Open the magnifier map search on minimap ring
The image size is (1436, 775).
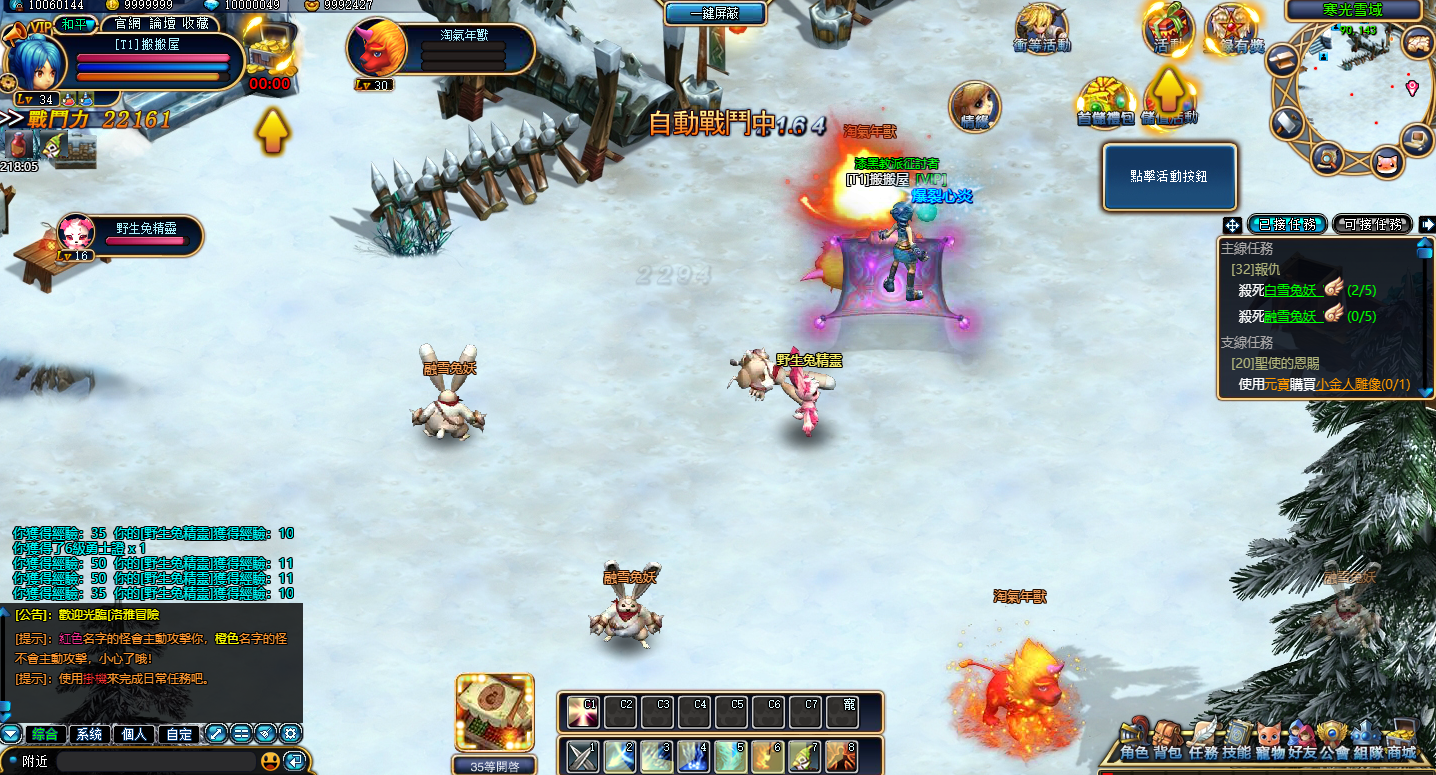pos(1327,156)
